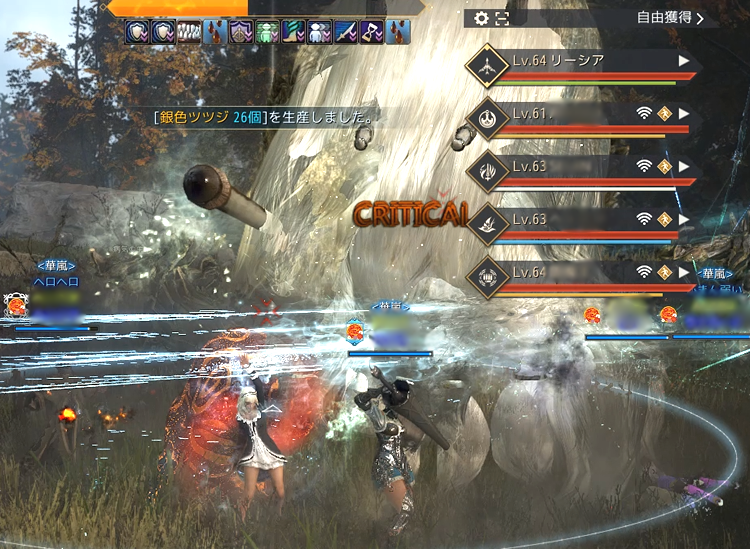The width and height of the screenshot is (750, 549).
Task: Open the 自由獲得 loot mode selector
Action: click(x=670, y=17)
